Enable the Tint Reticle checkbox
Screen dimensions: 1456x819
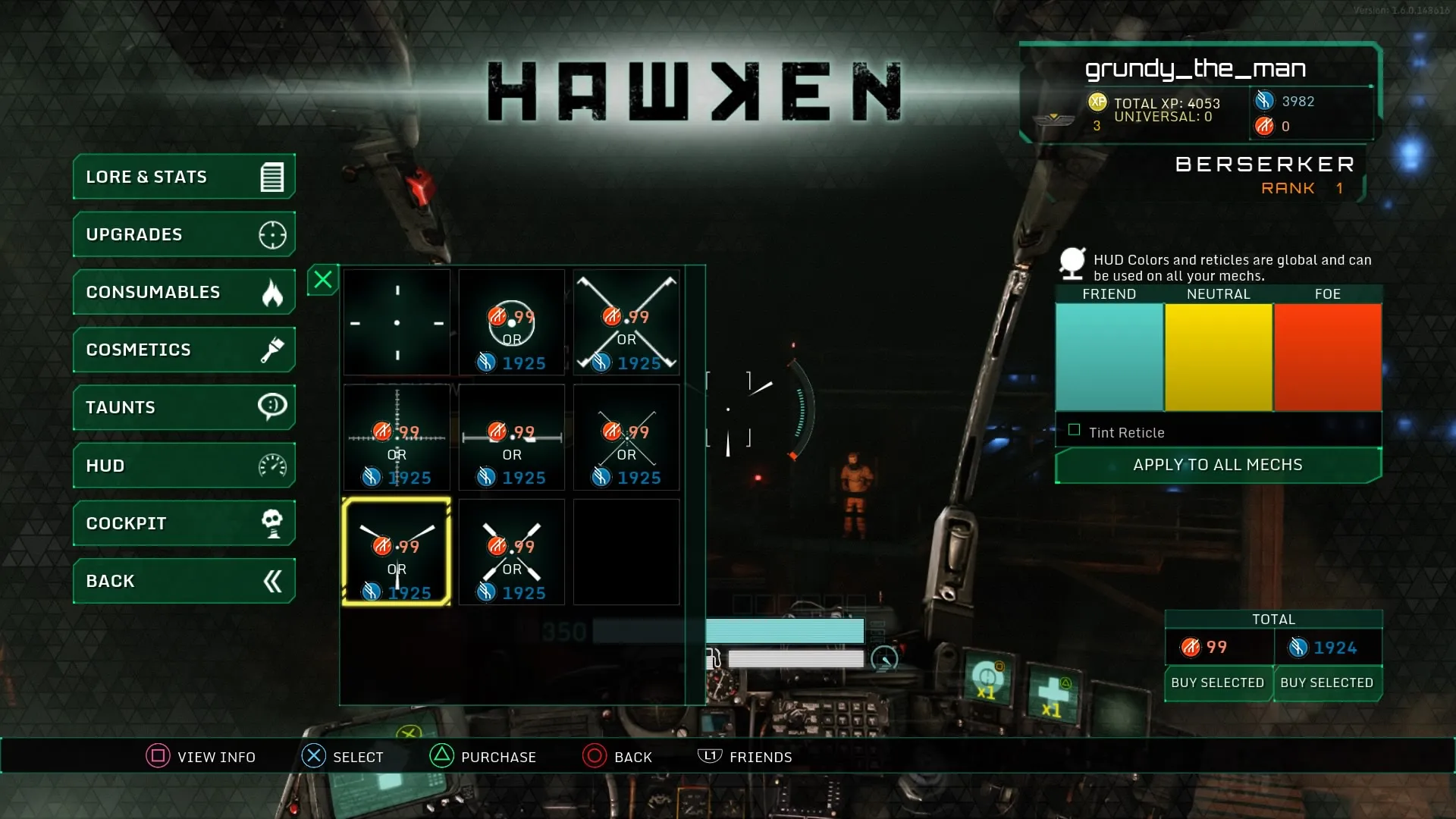pyautogui.click(x=1075, y=430)
